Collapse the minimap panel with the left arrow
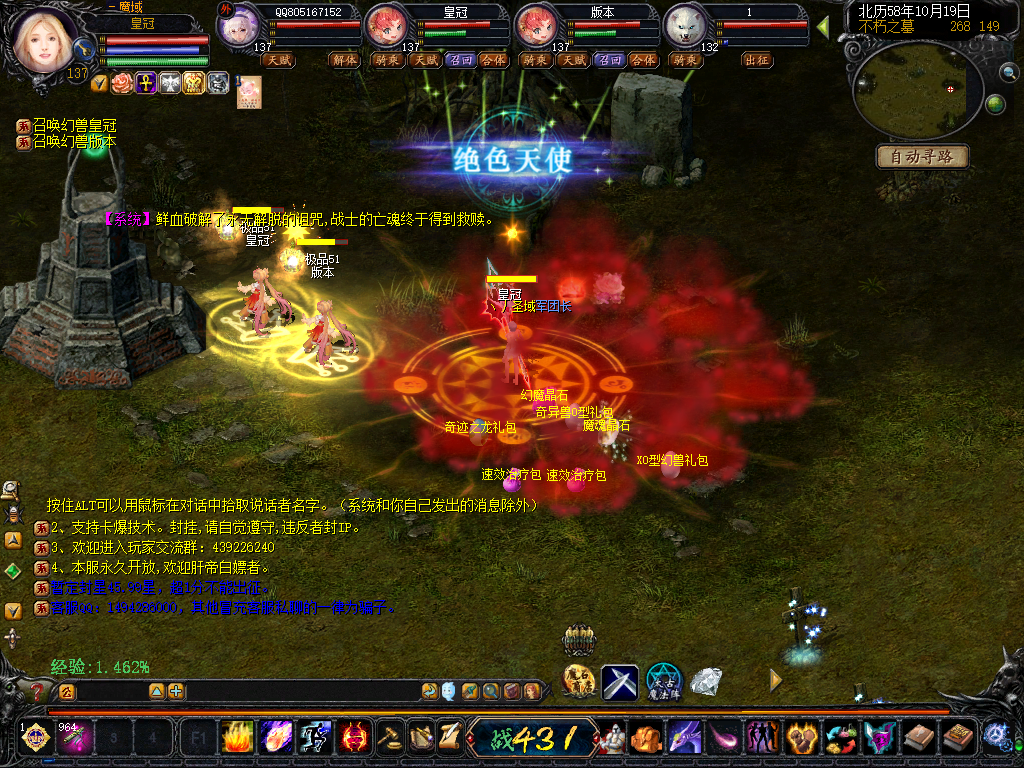This screenshot has width=1024, height=768. (x=823, y=27)
